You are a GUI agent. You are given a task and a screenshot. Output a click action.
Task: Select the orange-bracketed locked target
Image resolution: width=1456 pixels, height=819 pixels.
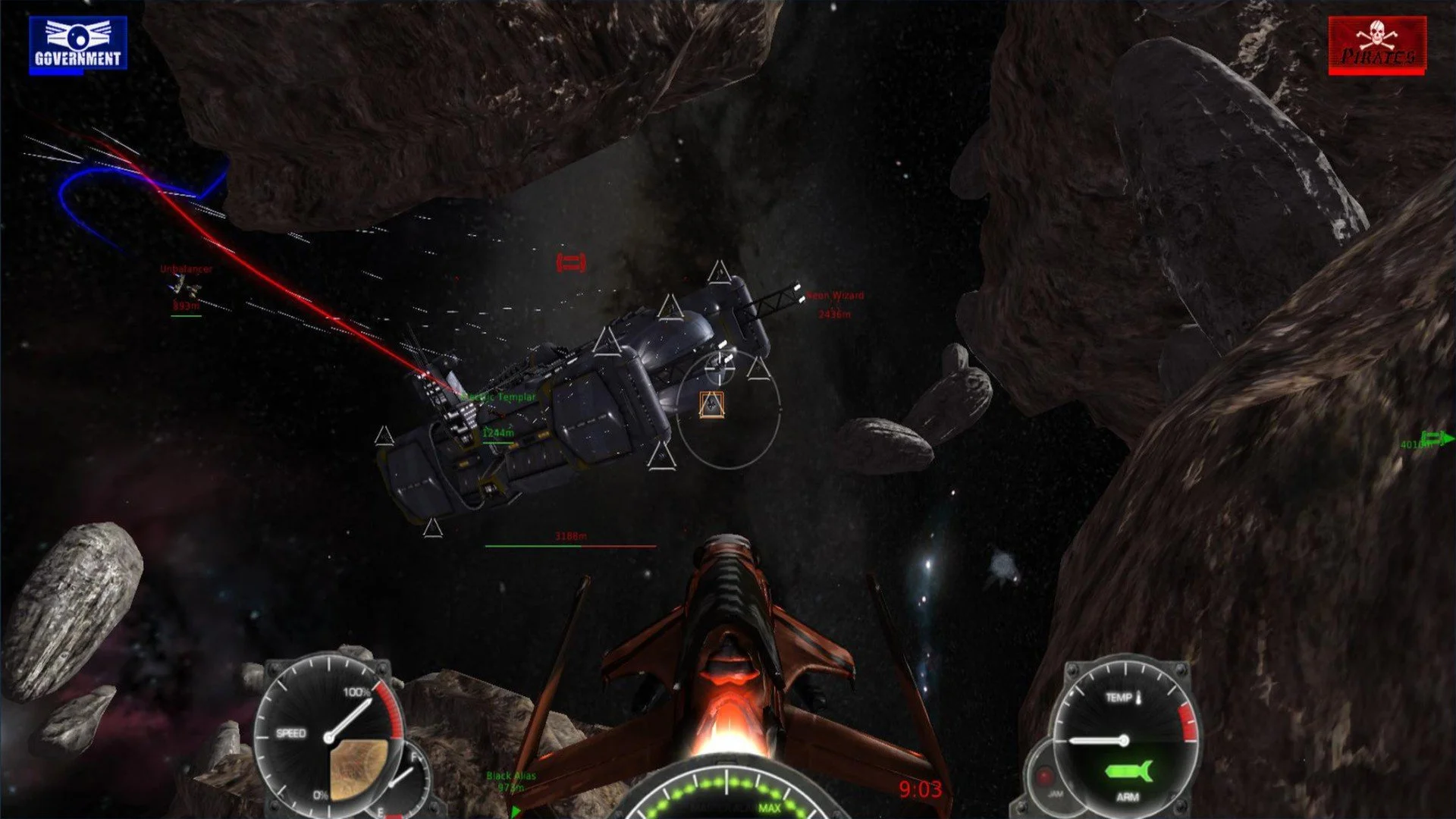point(711,405)
